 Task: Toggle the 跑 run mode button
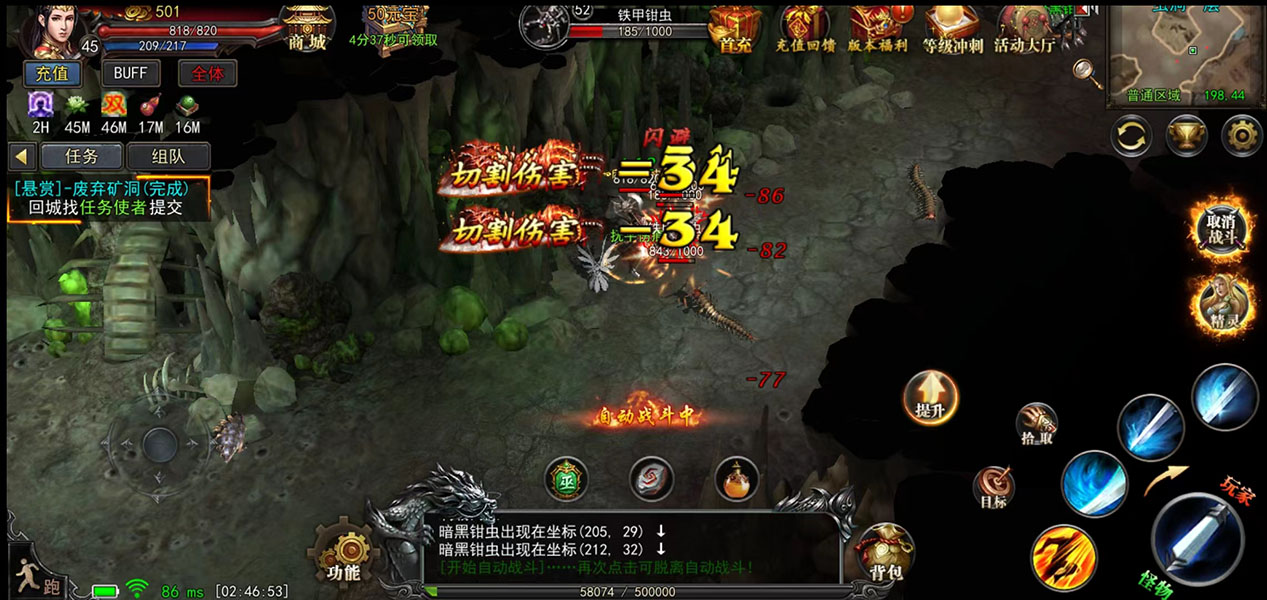tap(36, 575)
